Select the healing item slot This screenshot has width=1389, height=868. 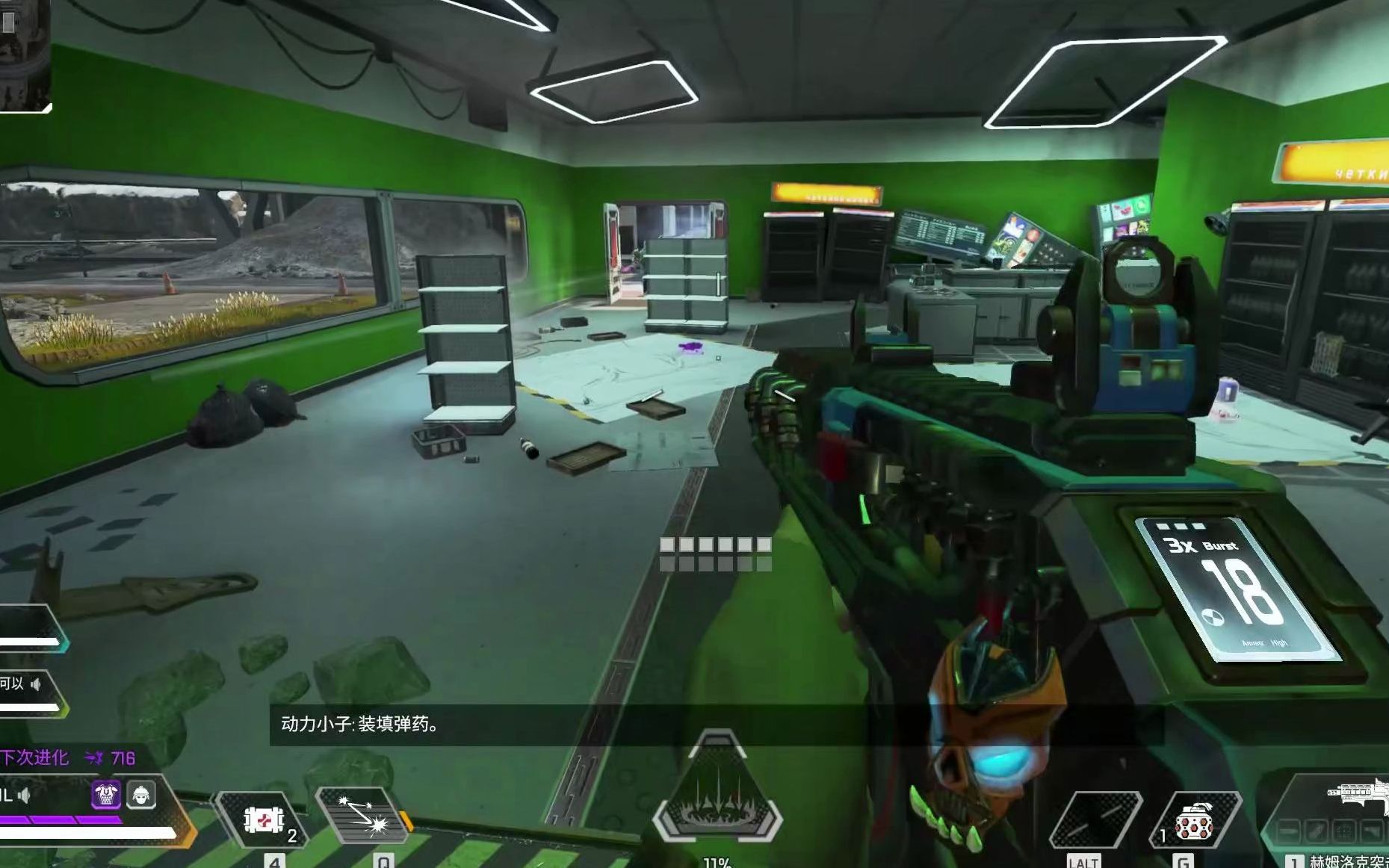point(263,820)
